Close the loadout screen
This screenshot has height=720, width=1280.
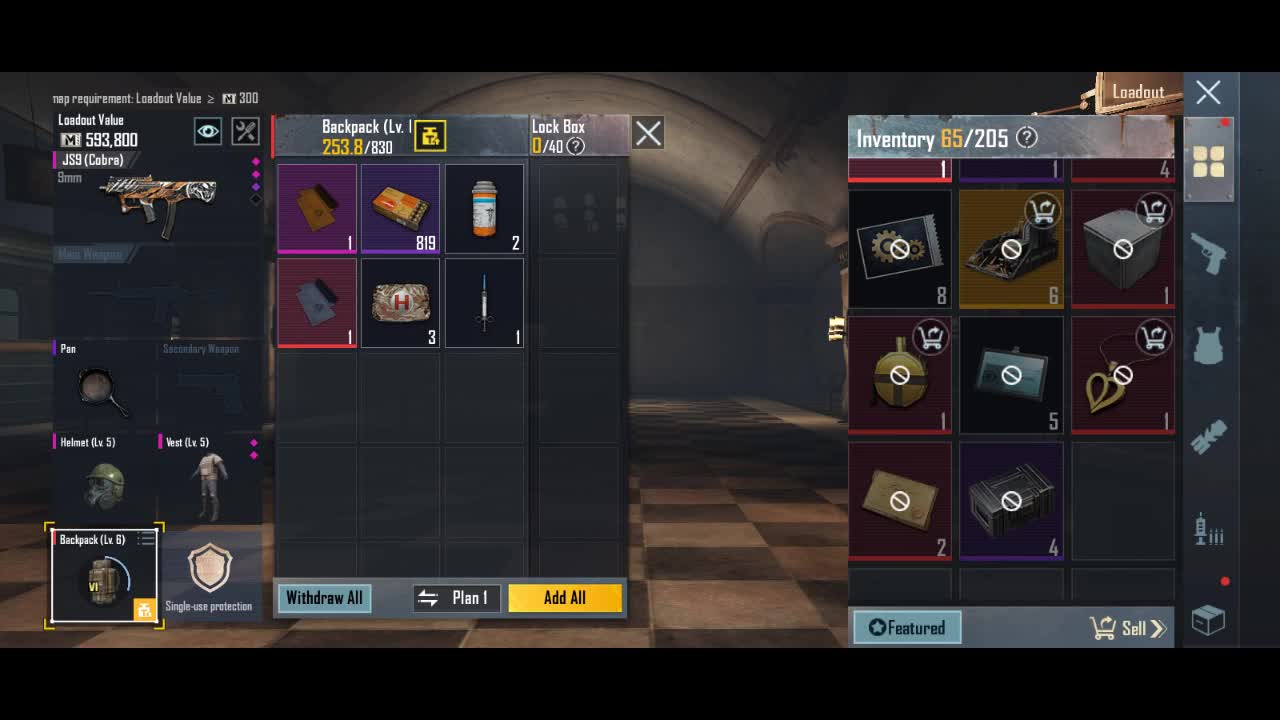click(1208, 93)
